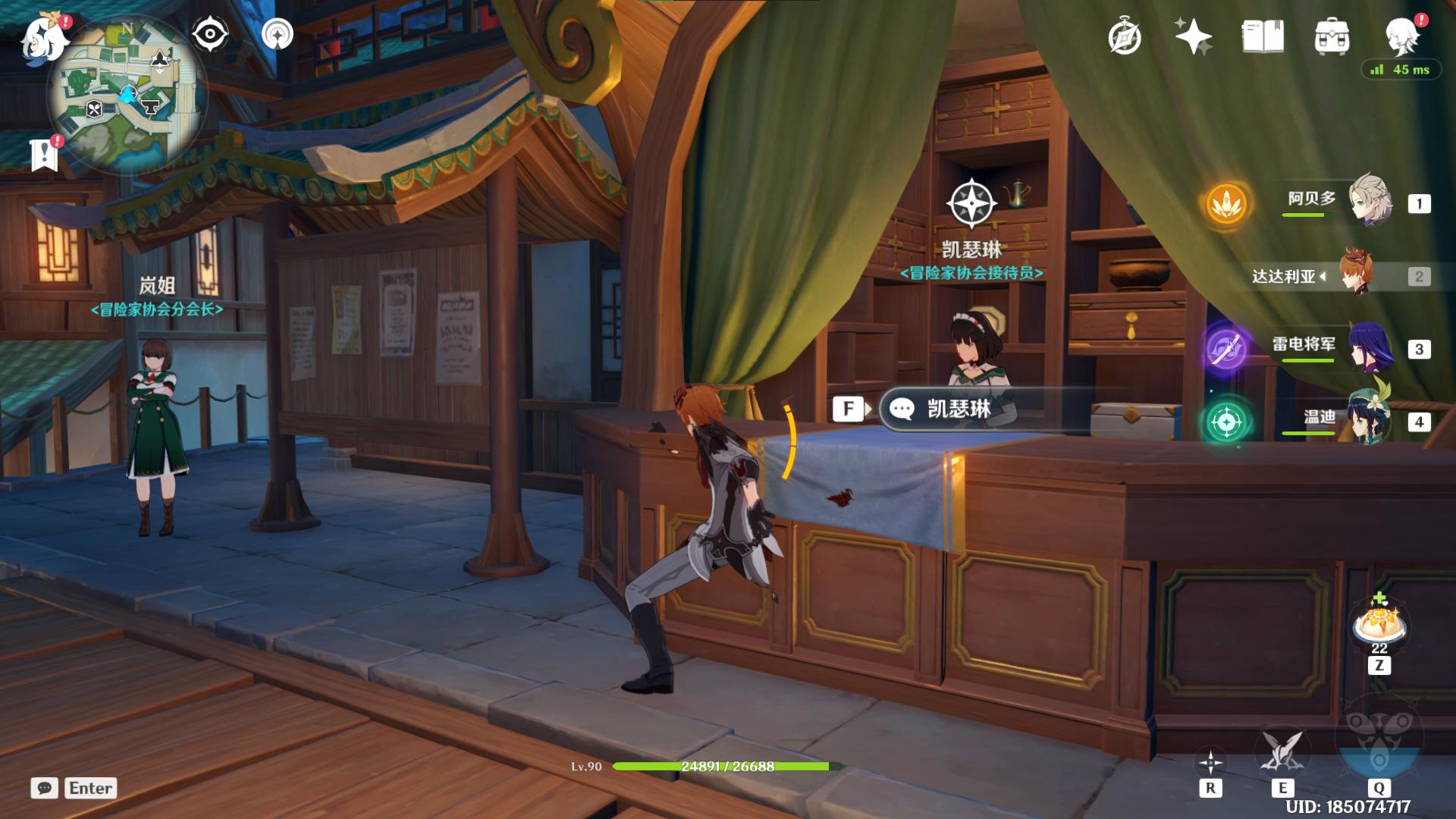This screenshot has height=819, width=1456.
Task: Open the Wish star icon
Action: tap(1193, 36)
